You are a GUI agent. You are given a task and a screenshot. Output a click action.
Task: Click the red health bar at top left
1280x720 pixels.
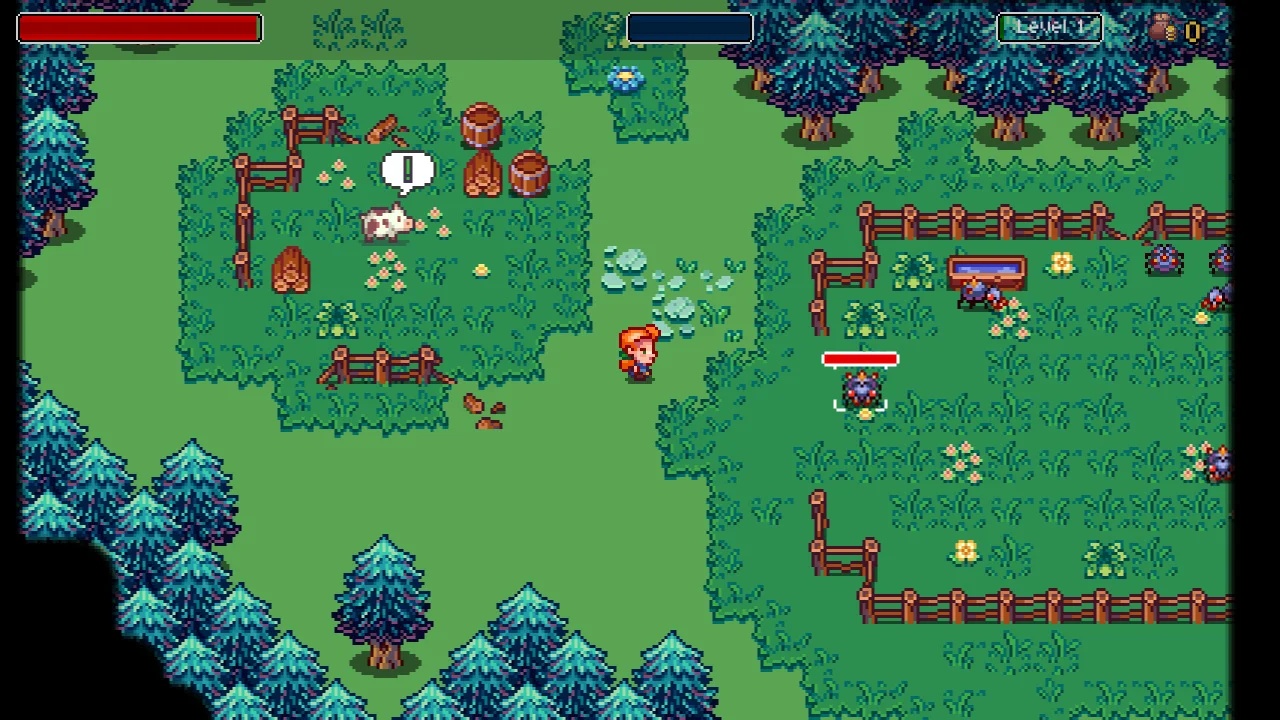coord(139,27)
